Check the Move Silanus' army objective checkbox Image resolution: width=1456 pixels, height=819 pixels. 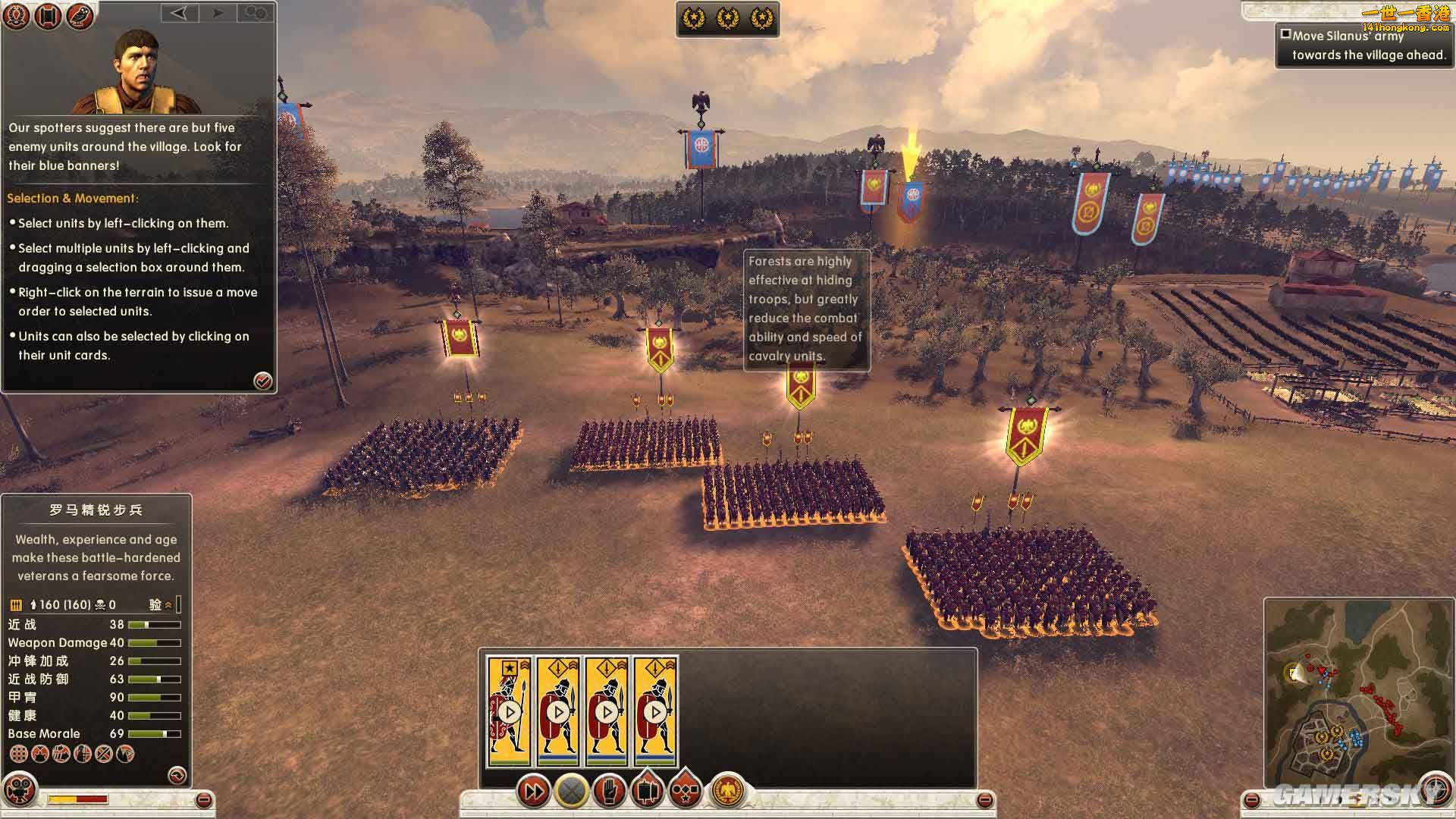coord(1285,33)
